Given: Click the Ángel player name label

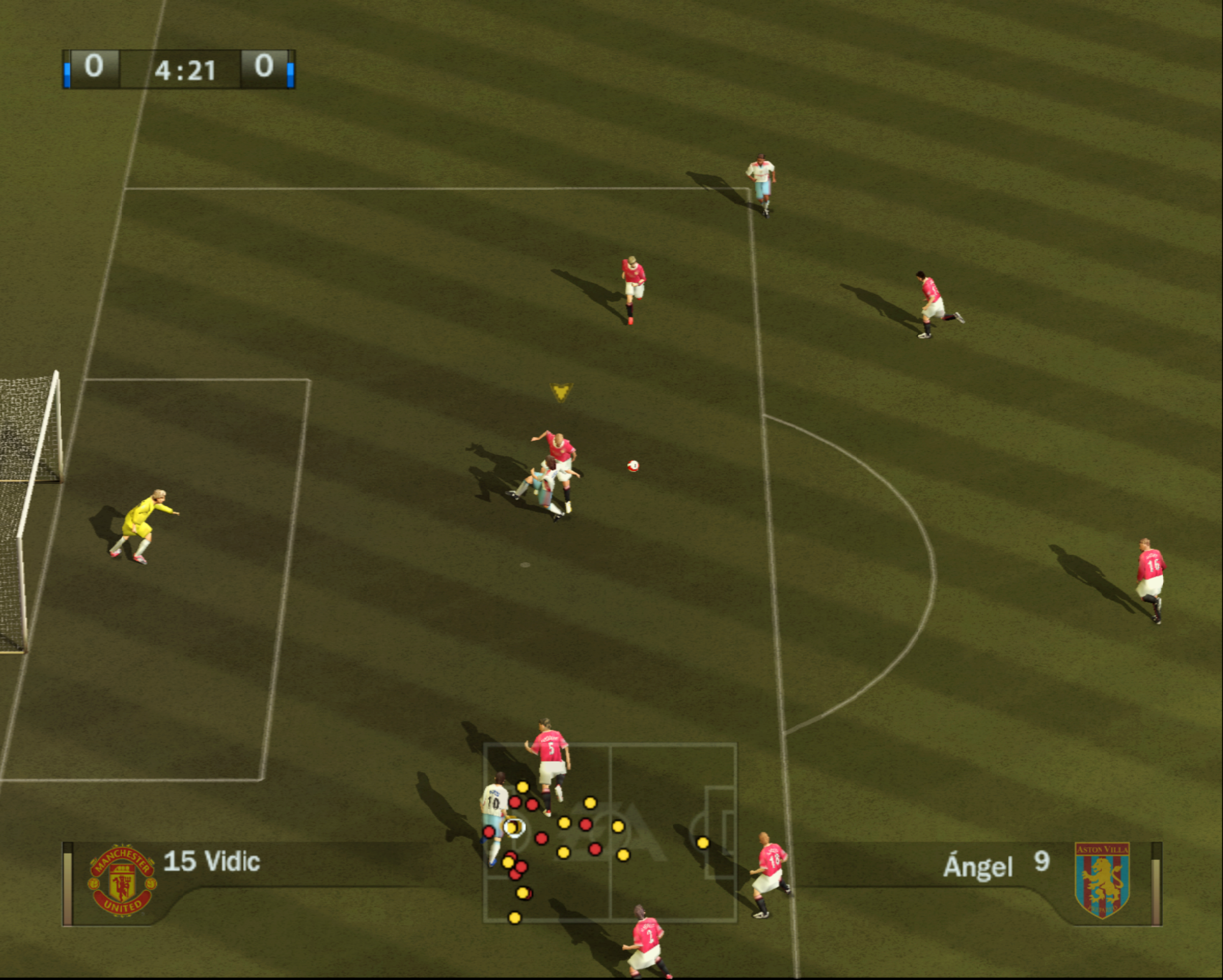Looking at the screenshot, I should pos(977,866).
